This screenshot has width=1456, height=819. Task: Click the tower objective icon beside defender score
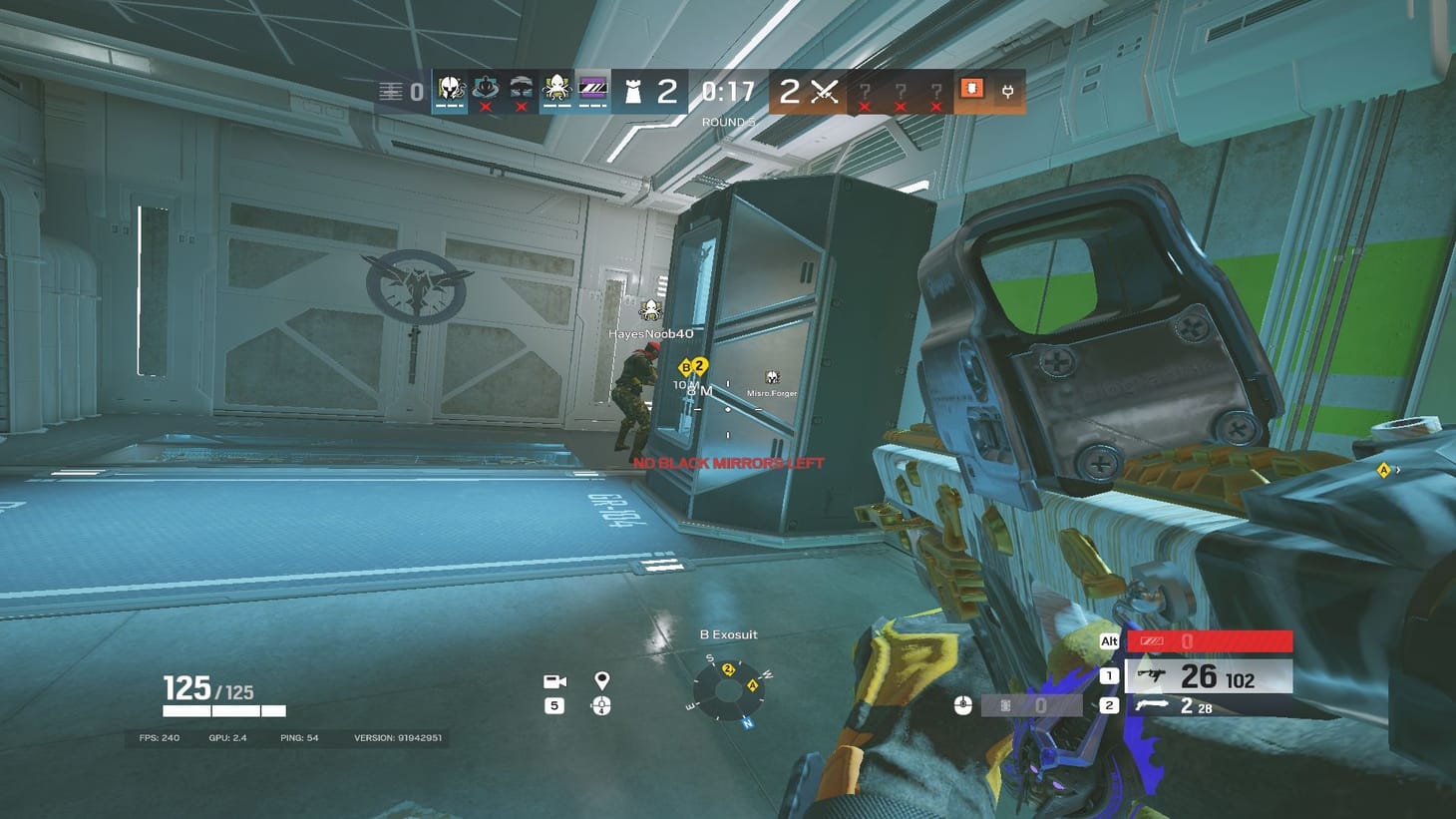pos(634,92)
